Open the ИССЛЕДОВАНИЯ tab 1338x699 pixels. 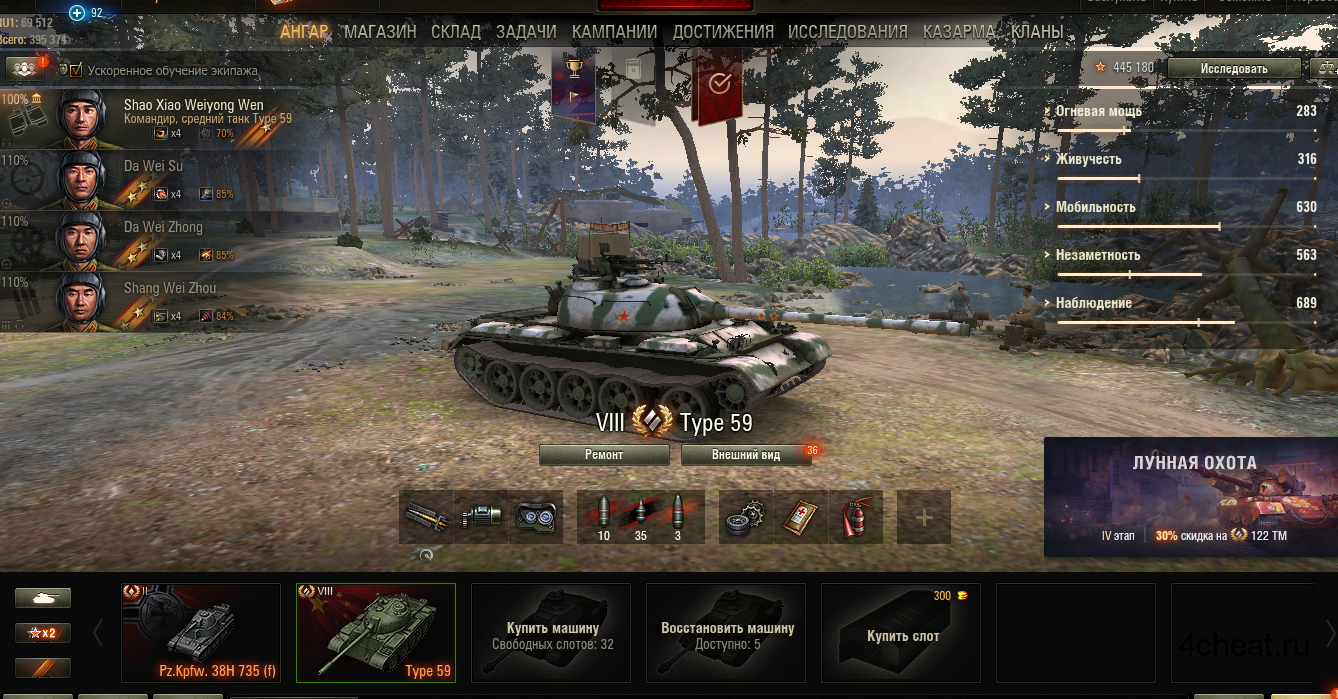pyautogui.click(x=847, y=32)
